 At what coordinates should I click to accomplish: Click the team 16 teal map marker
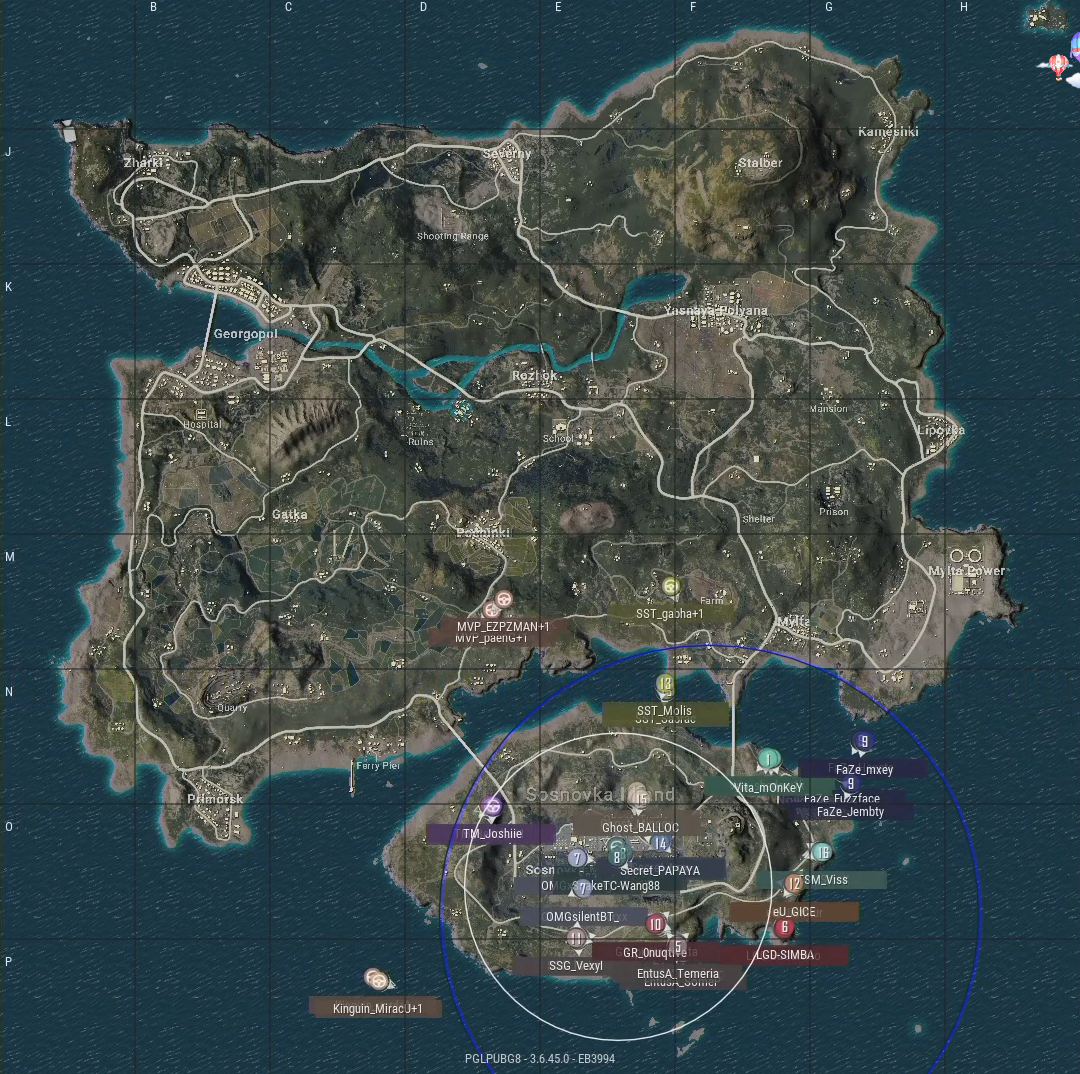pos(821,853)
